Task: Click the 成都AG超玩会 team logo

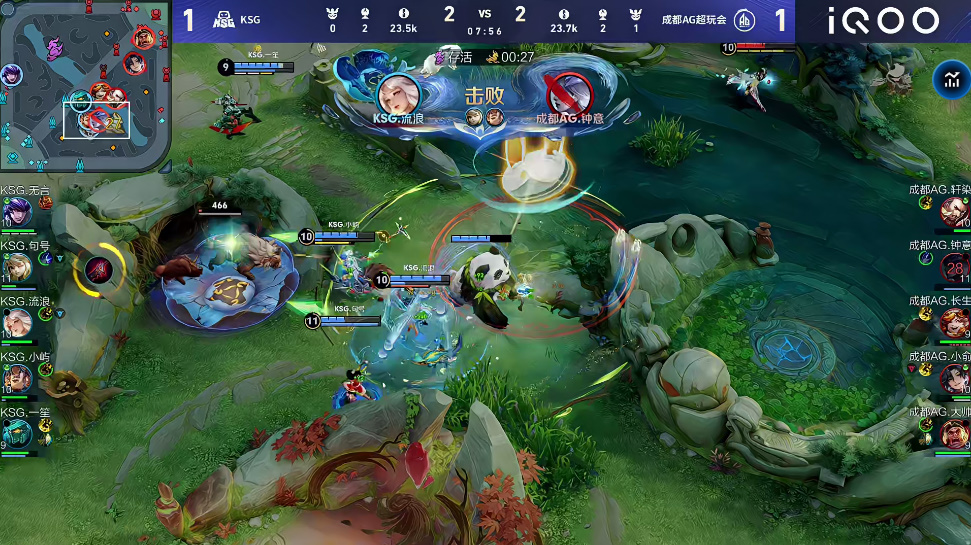Action: pyautogui.click(x=745, y=20)
